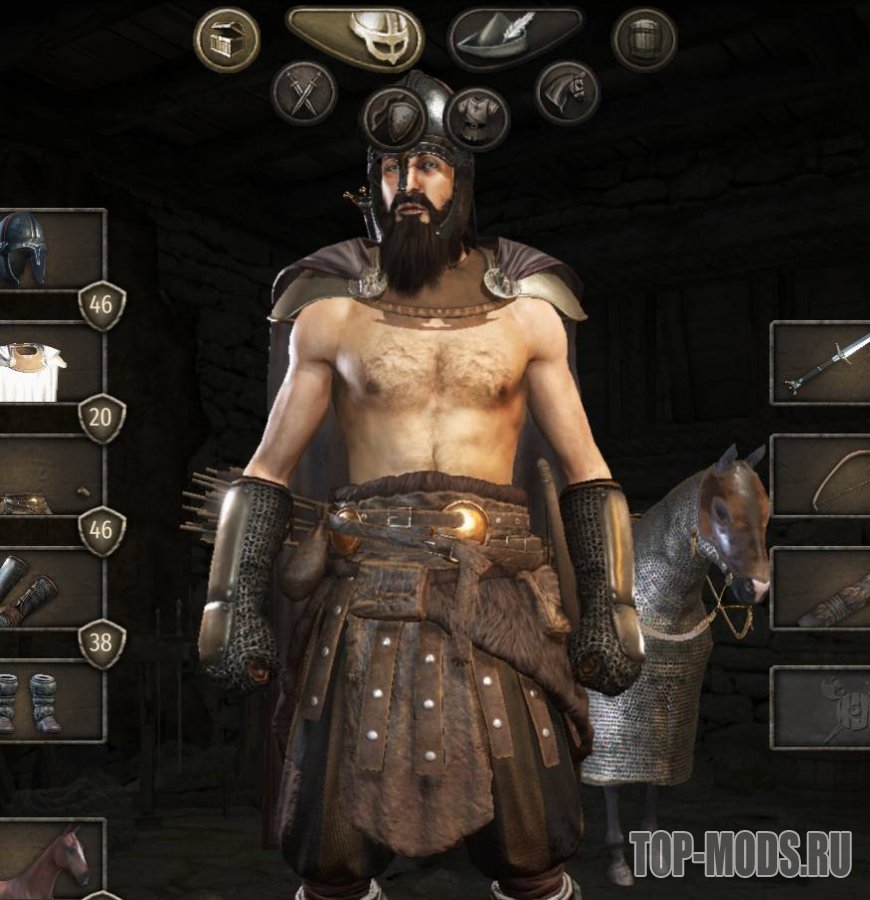Select the white shoulder cape slot
Viewport: 870px width, 900px height.
click(50, 364)
